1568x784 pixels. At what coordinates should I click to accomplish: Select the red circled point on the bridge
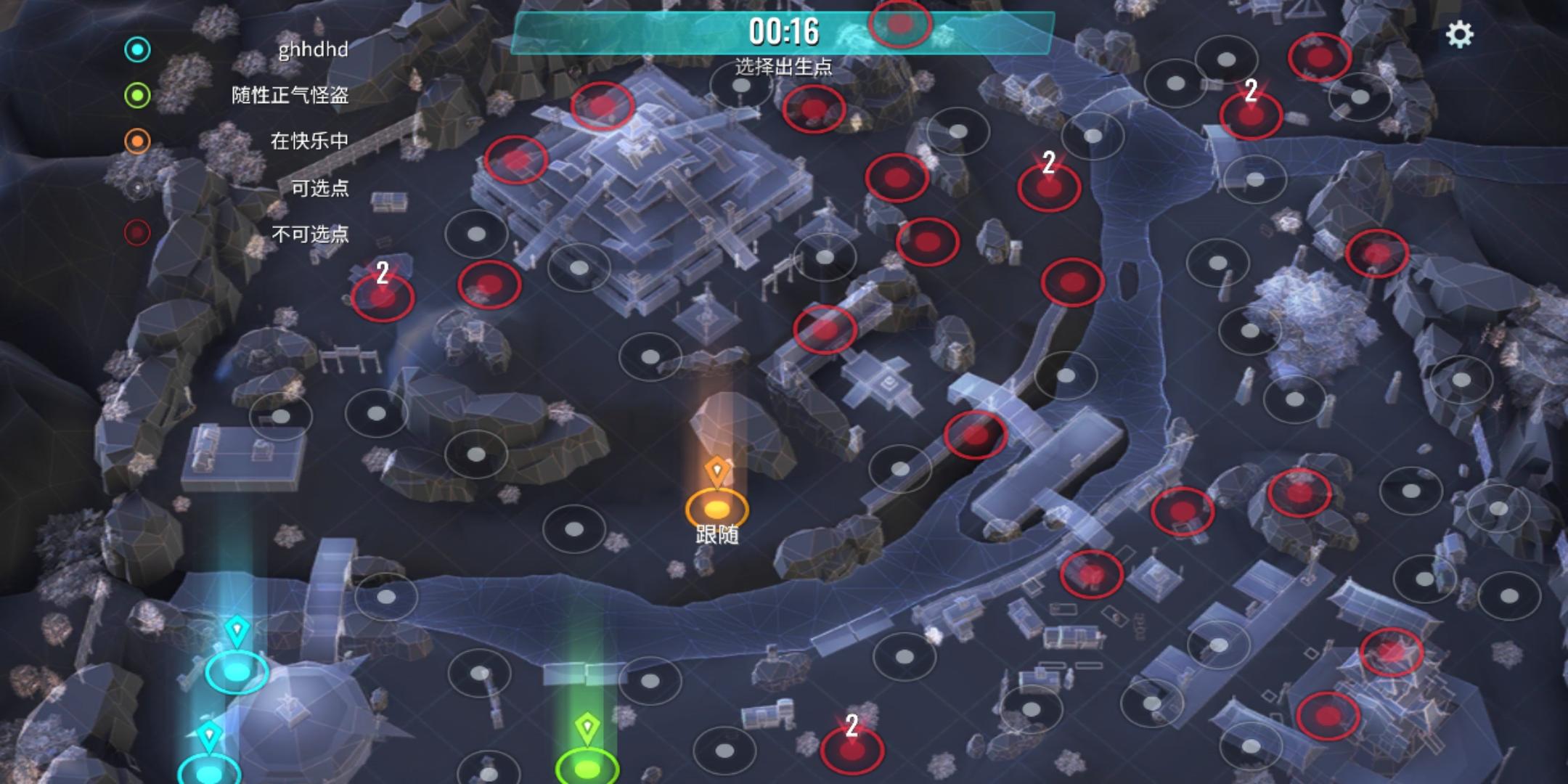(x=974, y=436)
